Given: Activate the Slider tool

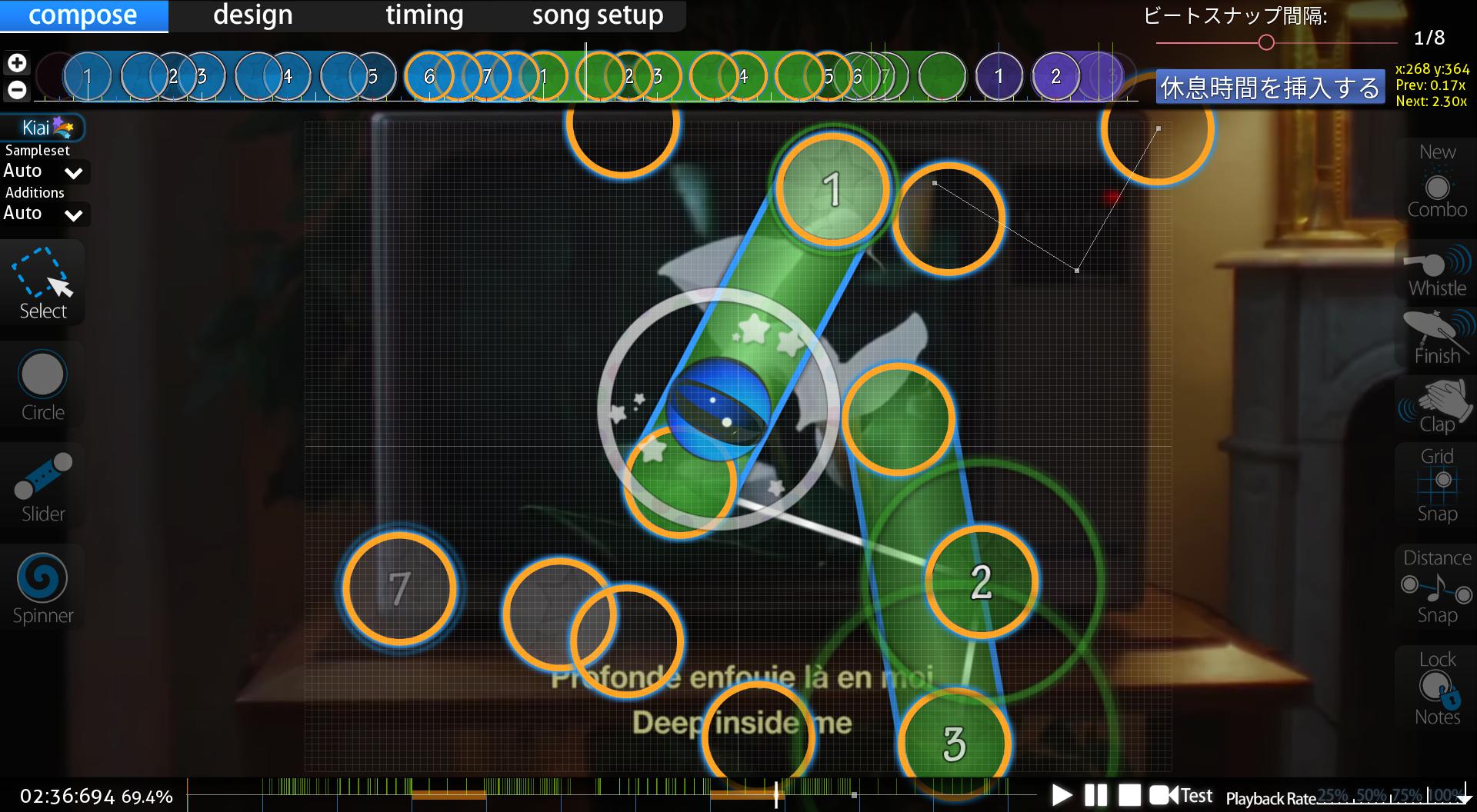Looking at the screenshot, I should 43,486.
